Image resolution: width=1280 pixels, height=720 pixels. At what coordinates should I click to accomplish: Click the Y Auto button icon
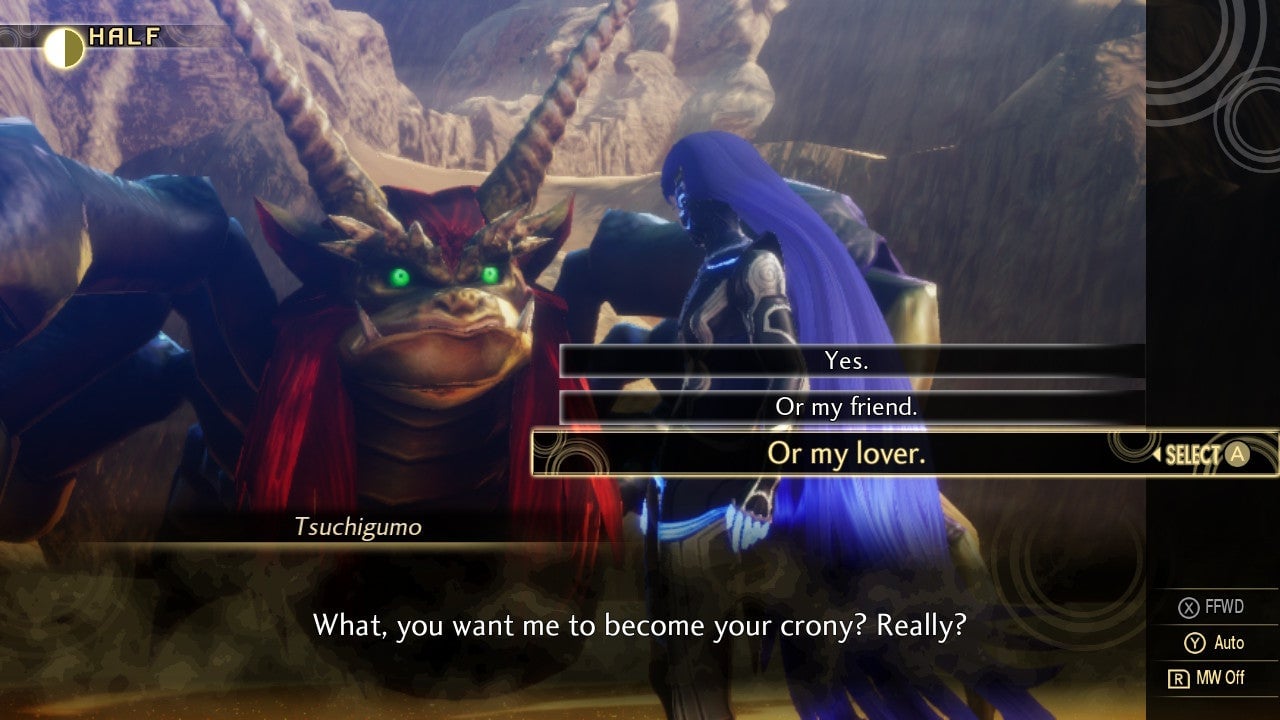1197,643
